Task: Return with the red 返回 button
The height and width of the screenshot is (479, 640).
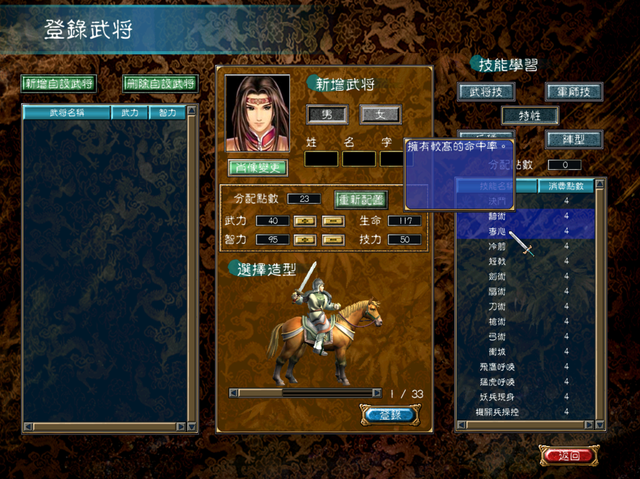Action: tap(569, 455)
